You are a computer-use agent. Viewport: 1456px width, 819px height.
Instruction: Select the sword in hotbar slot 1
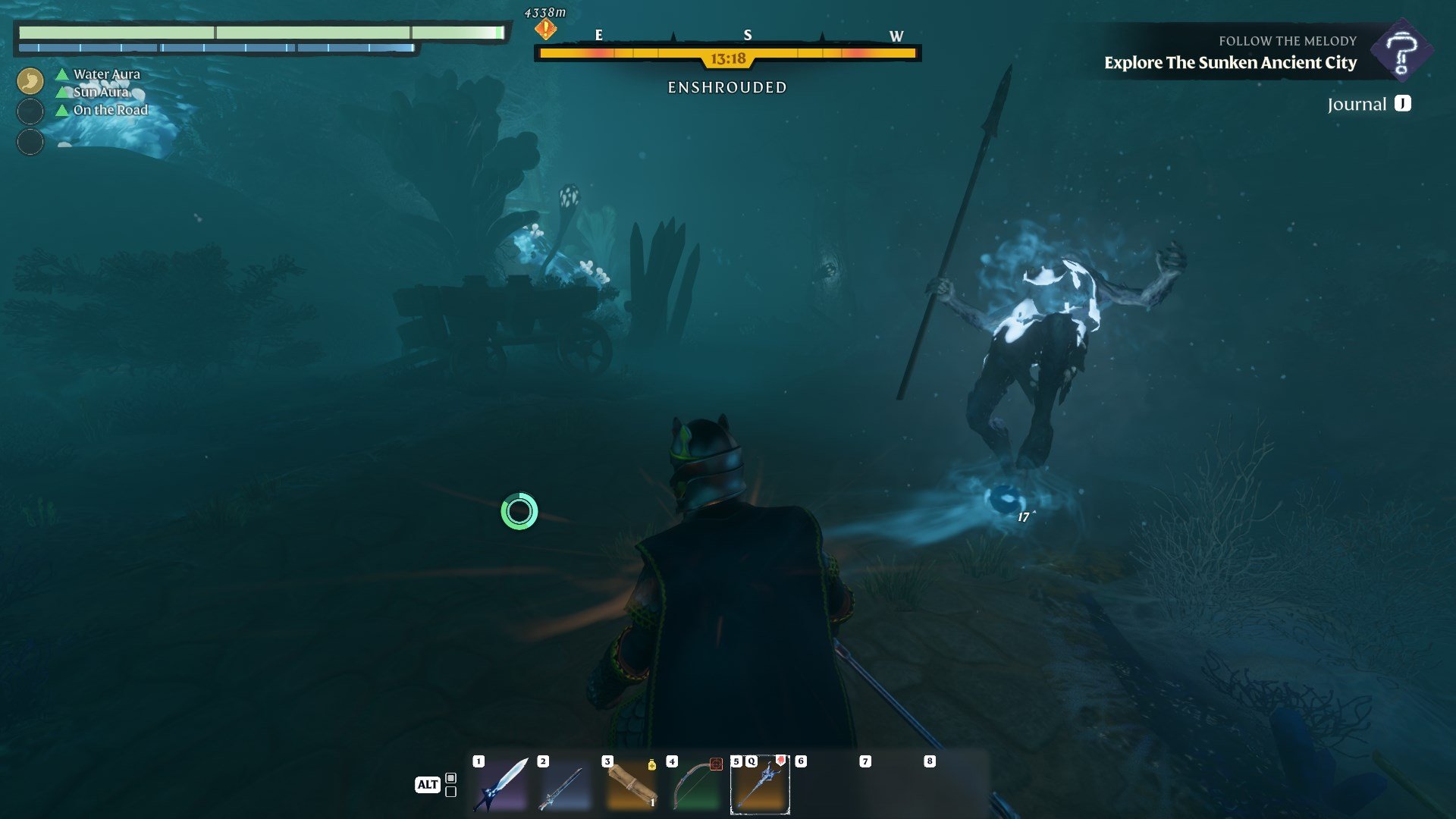coord(504,786)
